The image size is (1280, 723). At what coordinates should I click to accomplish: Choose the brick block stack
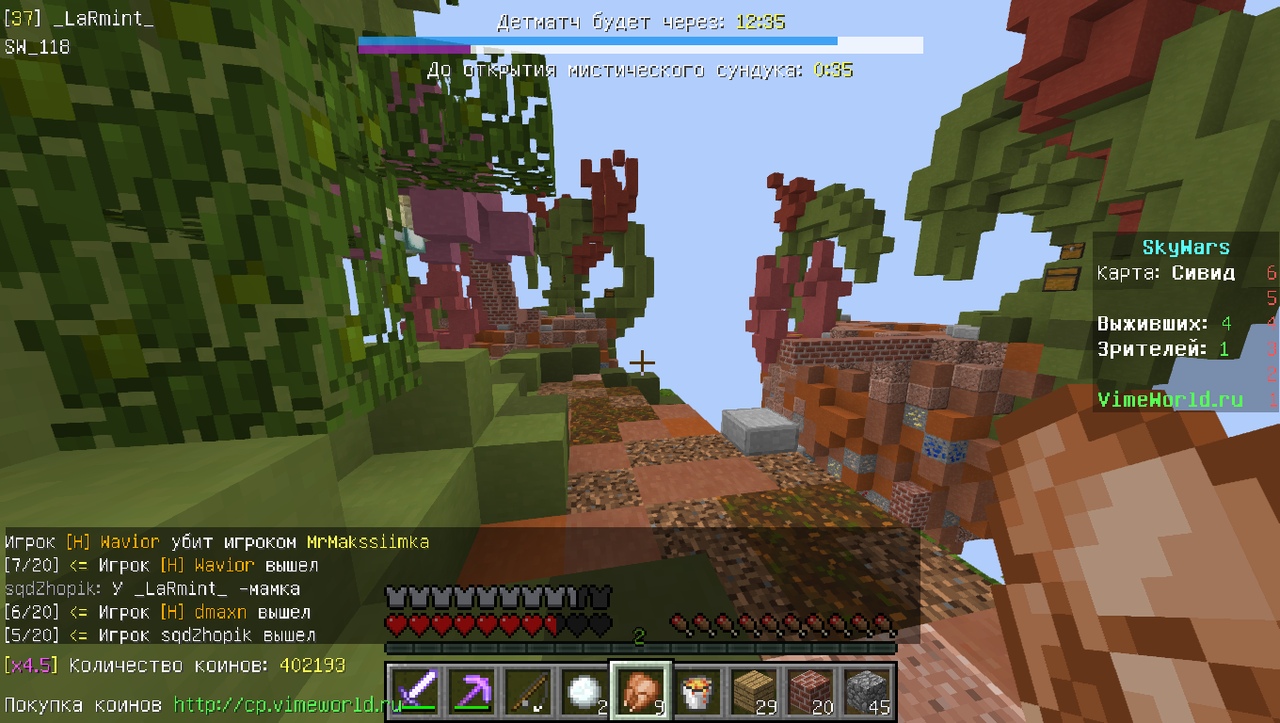[812, 690]
